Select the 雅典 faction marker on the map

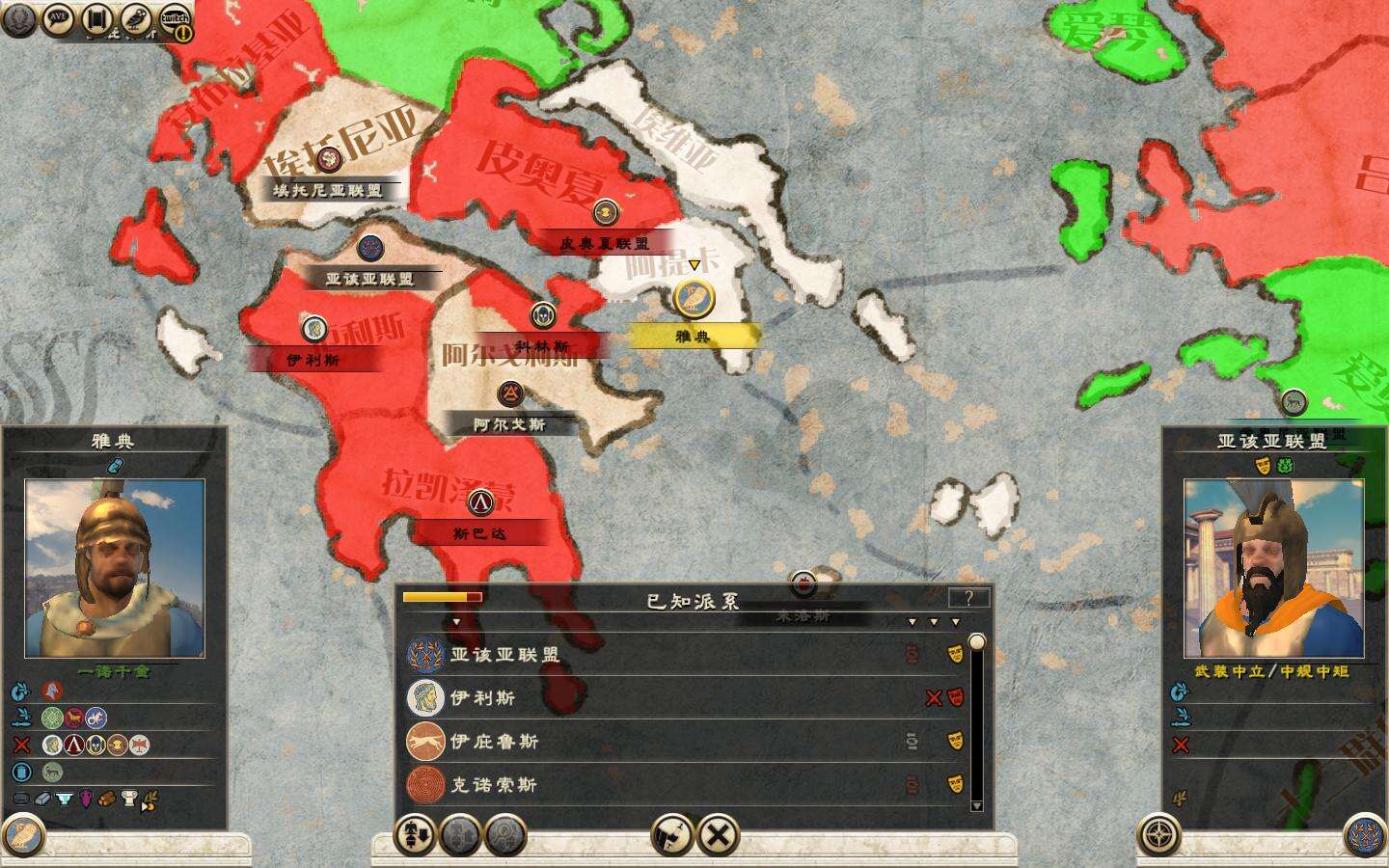[x=693, y=299]
